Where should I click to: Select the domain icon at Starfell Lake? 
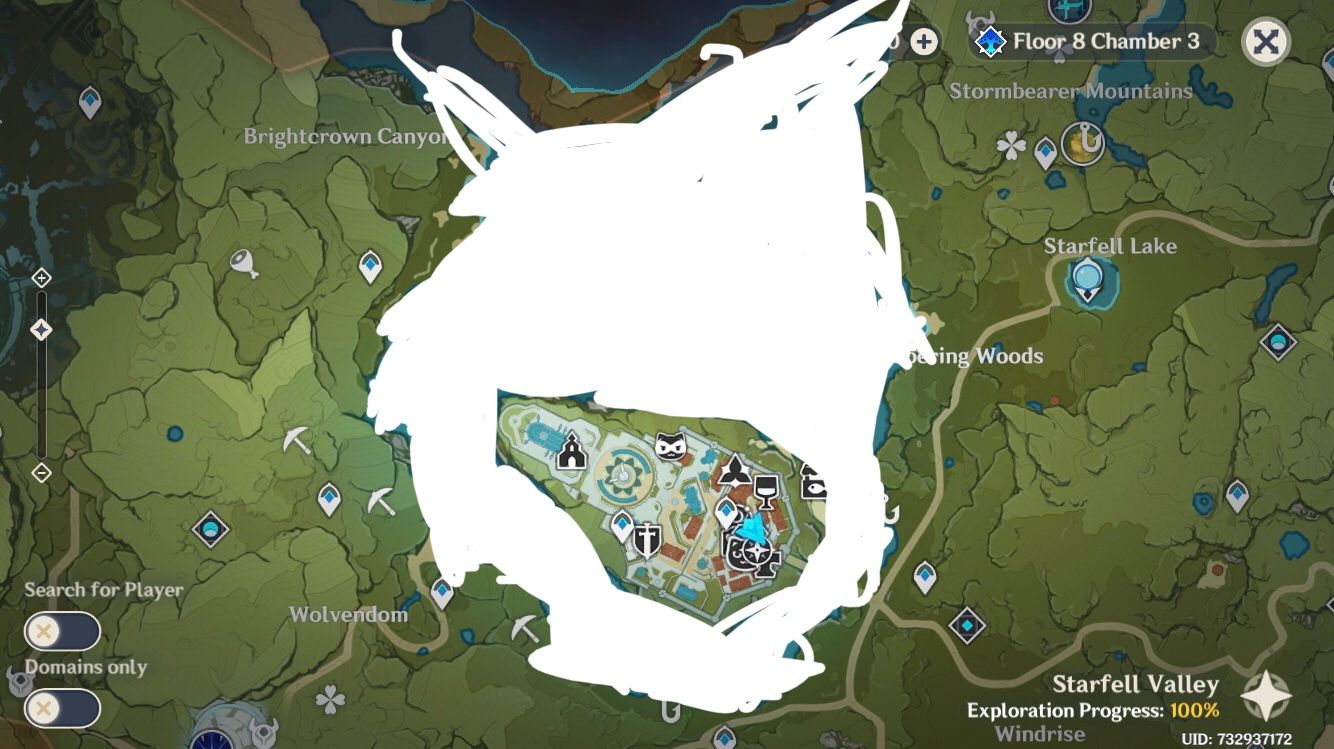click(x=1086, y=278)
